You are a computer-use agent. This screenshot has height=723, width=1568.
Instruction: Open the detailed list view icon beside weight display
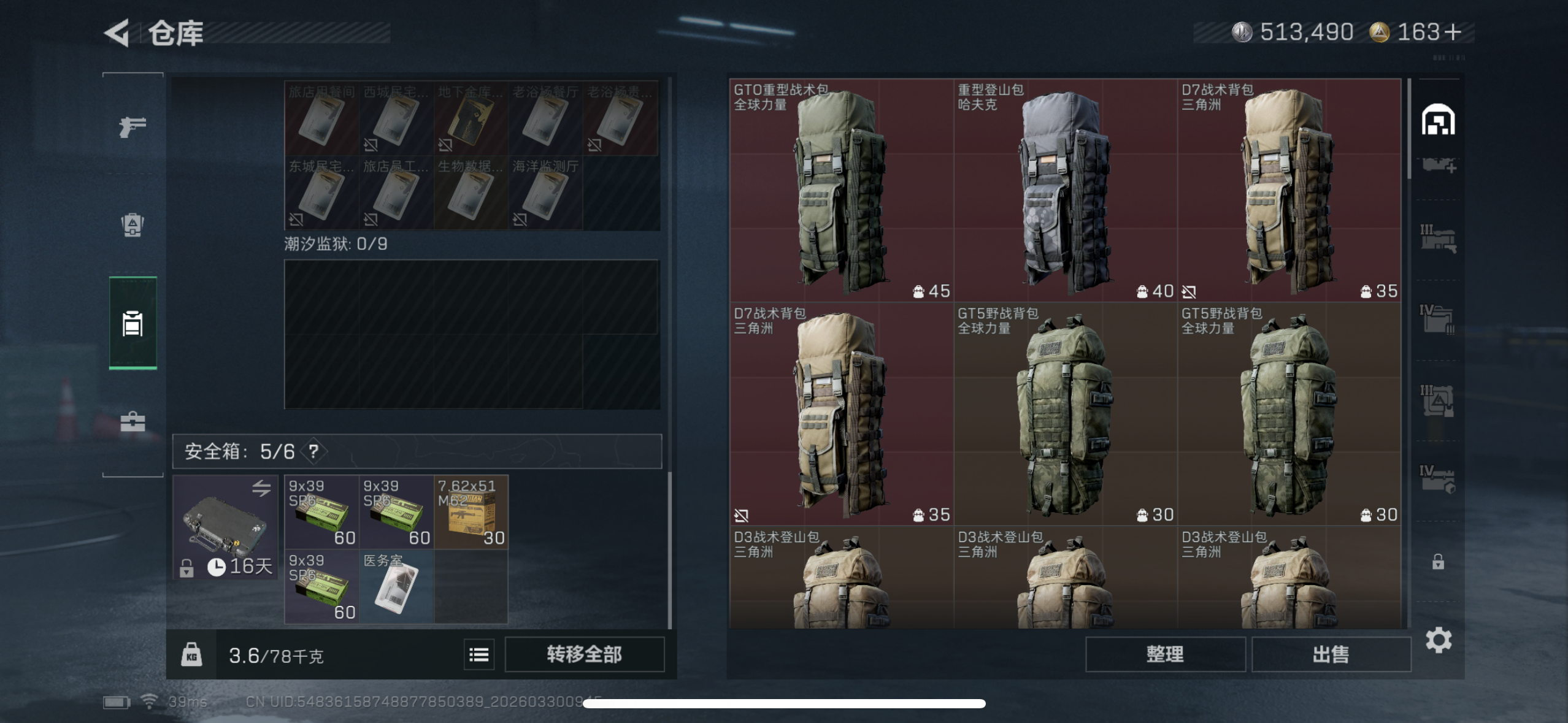pos(479,654)
